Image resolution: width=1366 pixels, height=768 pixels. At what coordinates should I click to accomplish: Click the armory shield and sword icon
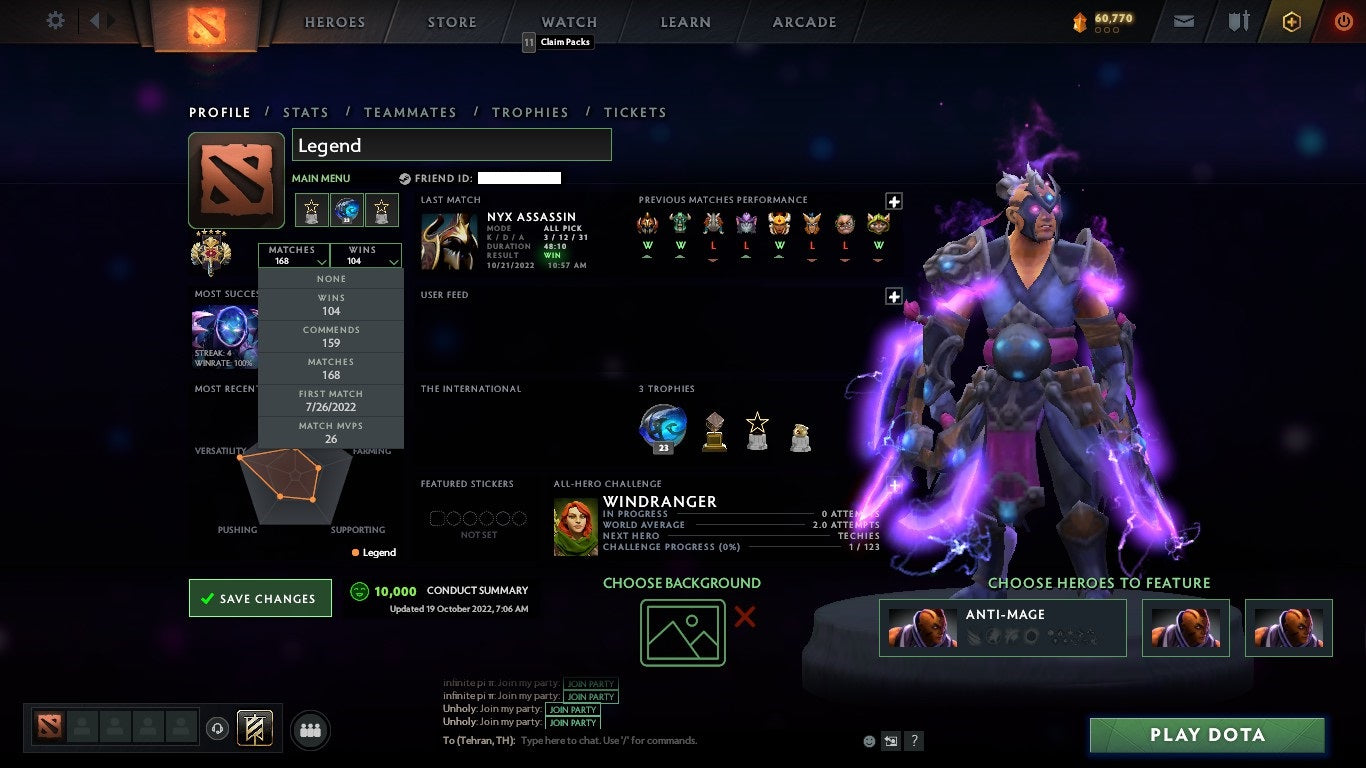(1238, 20)
